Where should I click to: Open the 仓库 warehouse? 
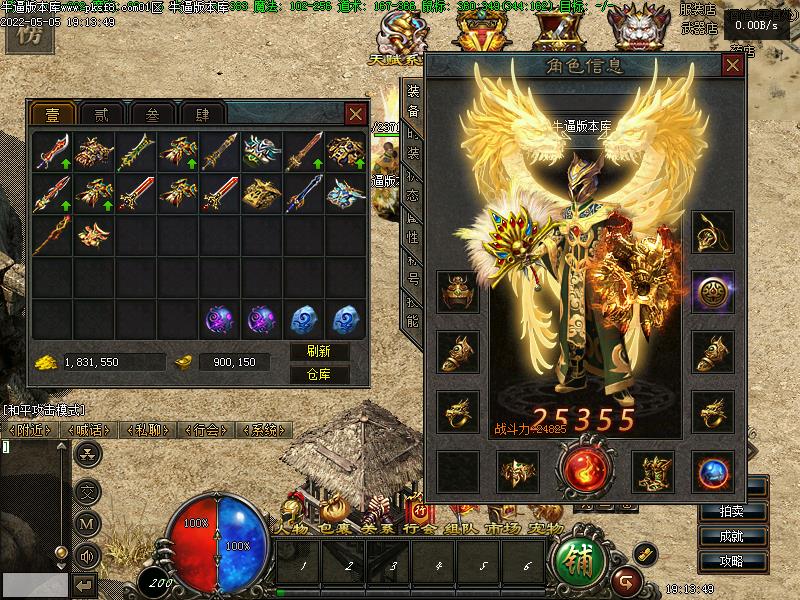tap(319, 375)
